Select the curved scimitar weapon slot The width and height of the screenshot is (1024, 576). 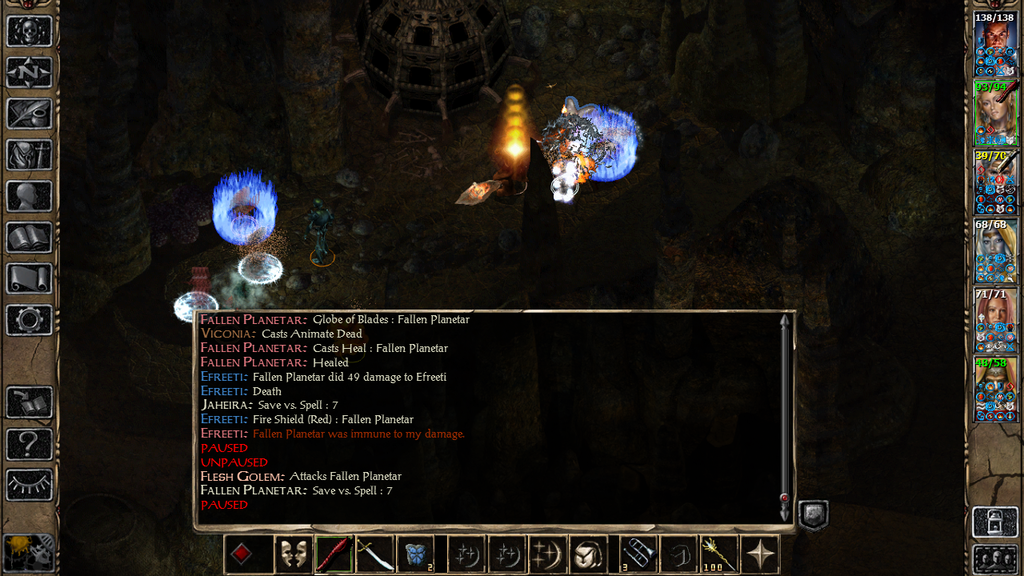pyautogui.click(x=375, y=554)
